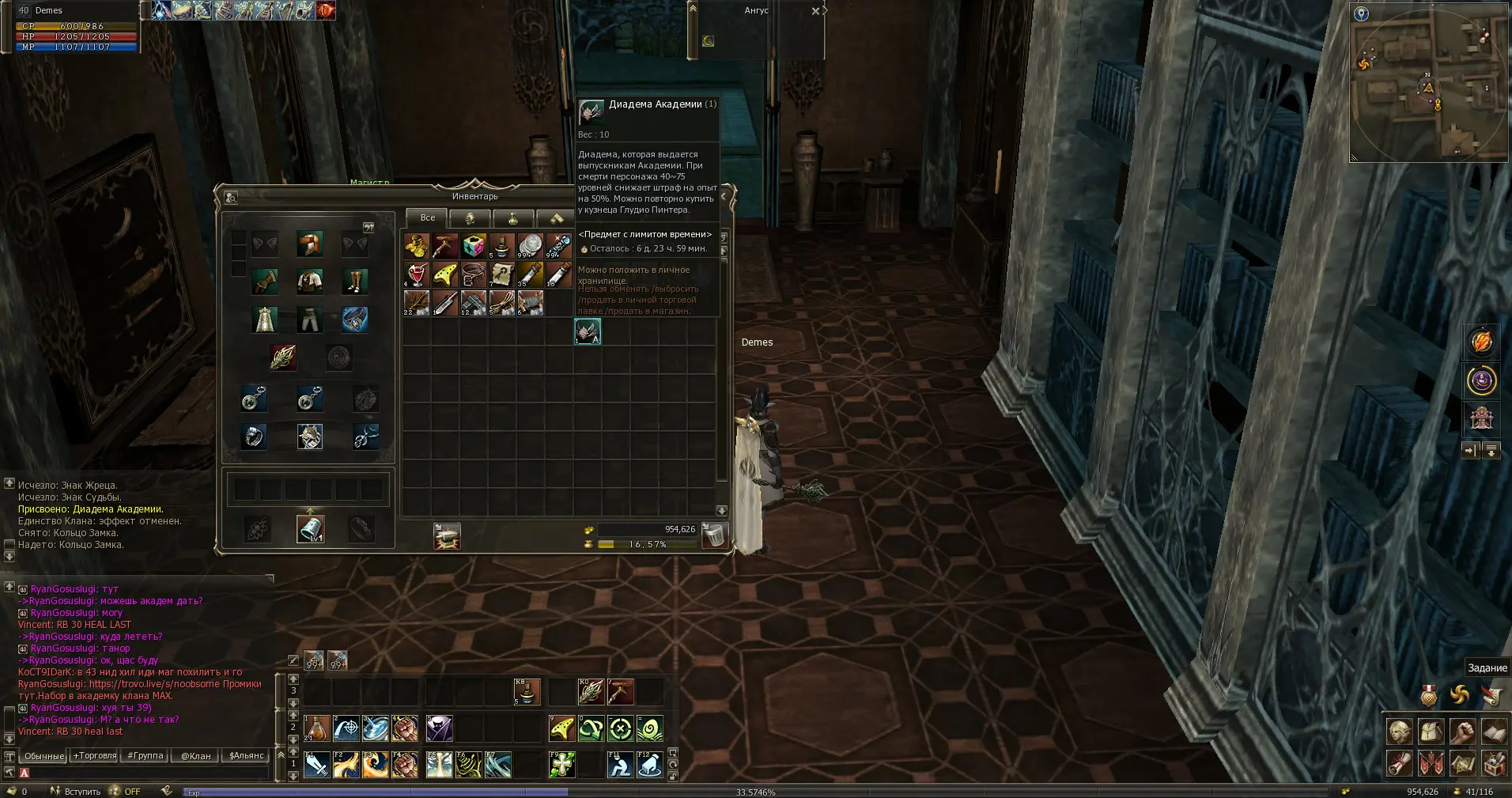Screen dimensions: 1512x798
Task: Switch chat to the +Торговля tab
Action: [x=95, y=755]
